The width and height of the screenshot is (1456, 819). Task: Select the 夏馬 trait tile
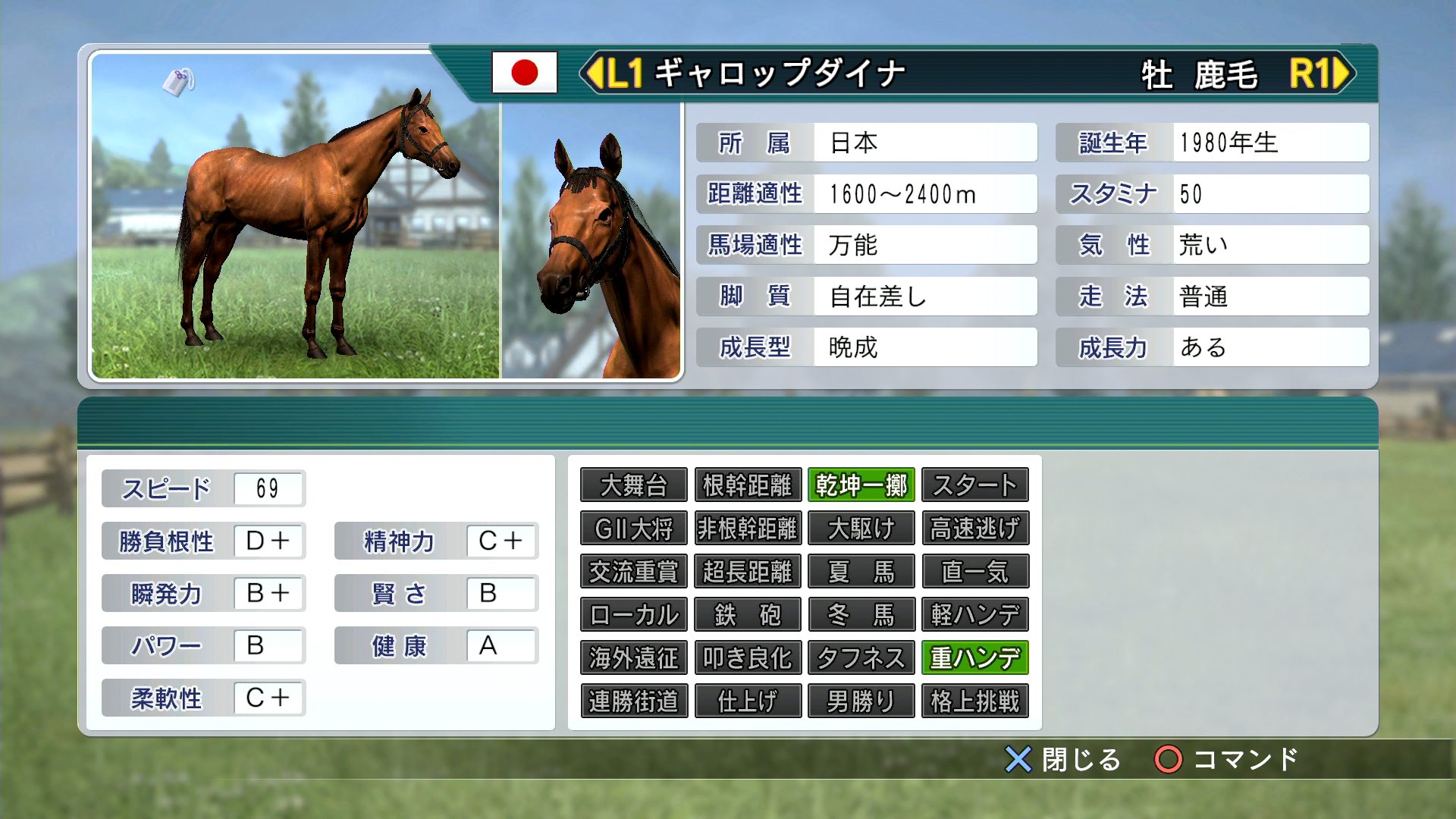pos(861,572)
